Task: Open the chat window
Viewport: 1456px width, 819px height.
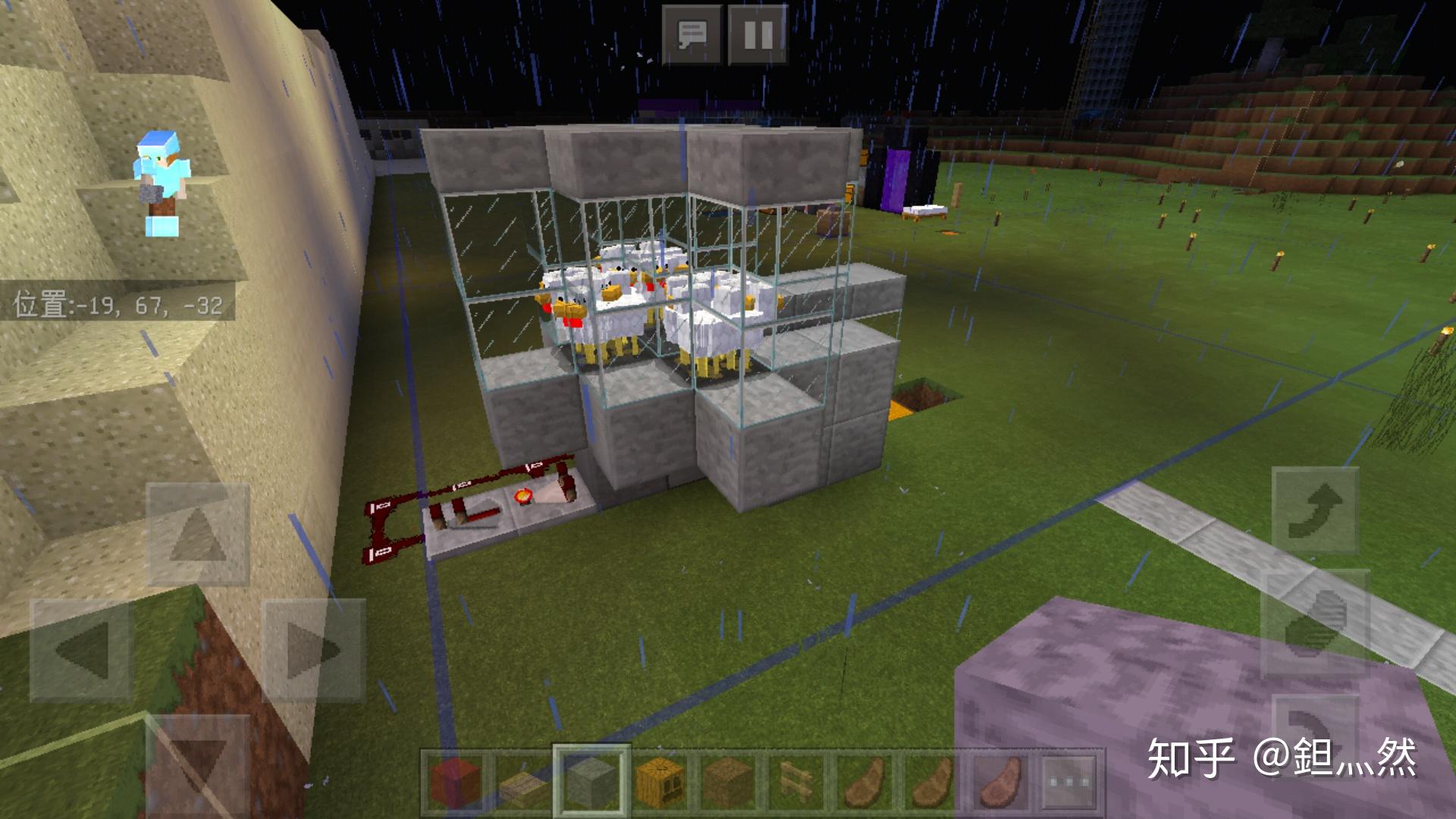Action: 692,34
